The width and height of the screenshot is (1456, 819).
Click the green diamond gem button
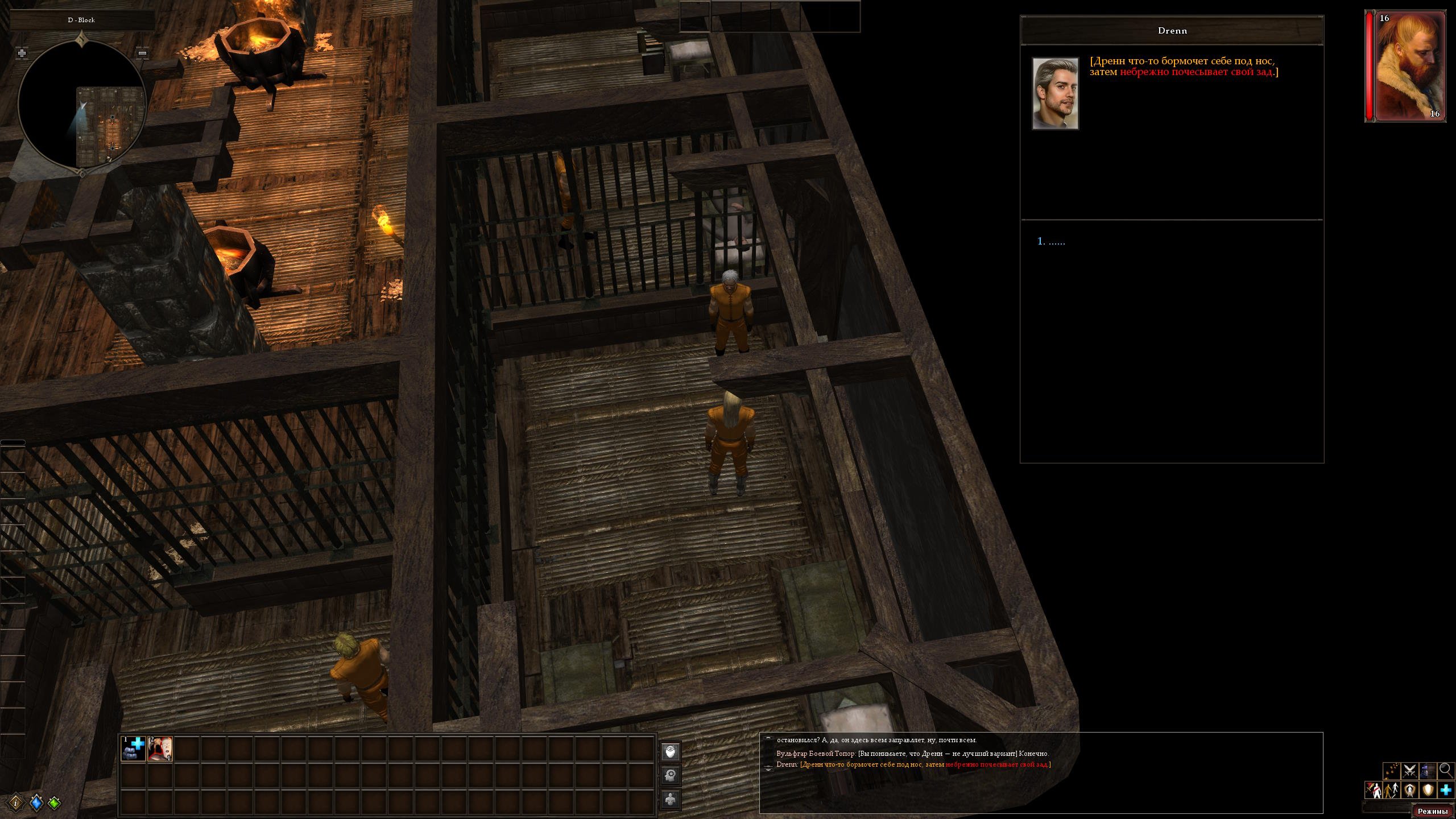[55, 803]
